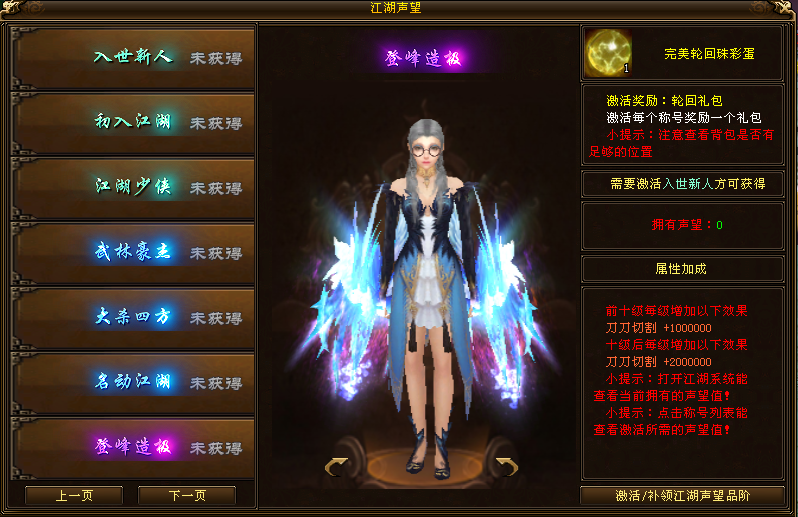Rotate character with the right arrow
798x517 pixels.
[506, 465]
